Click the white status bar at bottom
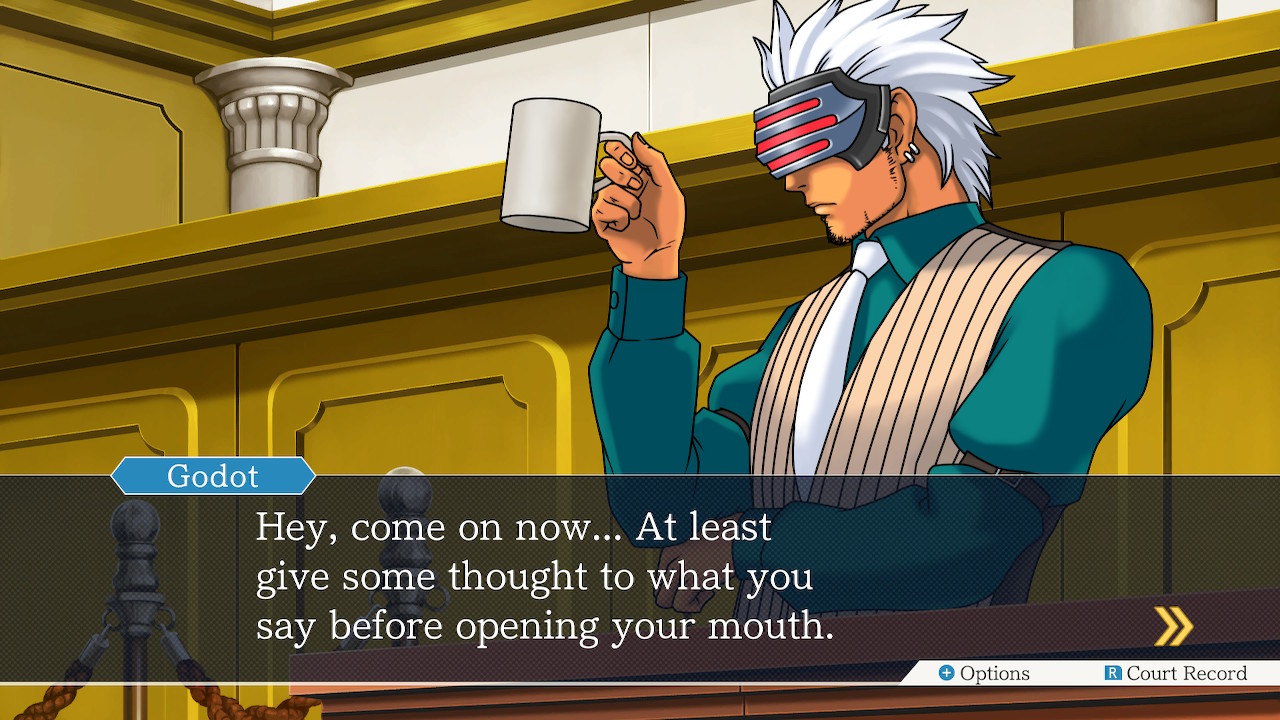1280x720 pixels. [1050, 674]
